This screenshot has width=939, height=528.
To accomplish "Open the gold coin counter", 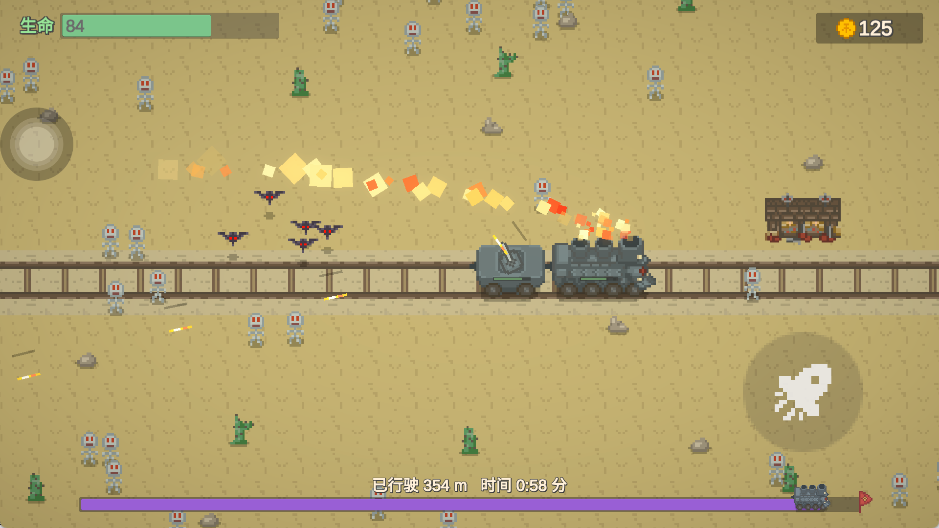I will (x=868, y=28).
